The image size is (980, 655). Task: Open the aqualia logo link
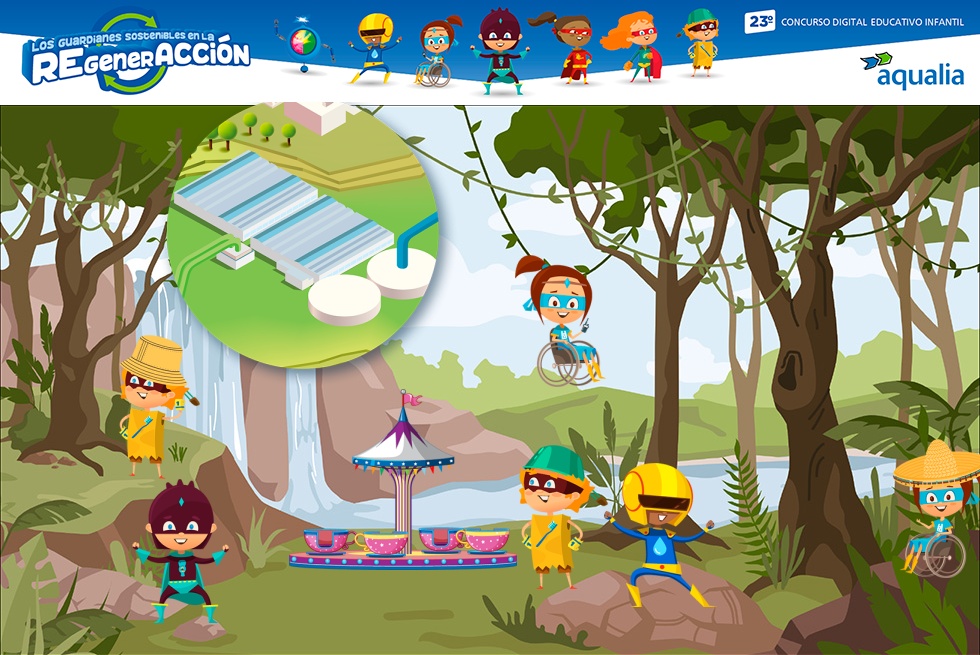click(912, 70)
